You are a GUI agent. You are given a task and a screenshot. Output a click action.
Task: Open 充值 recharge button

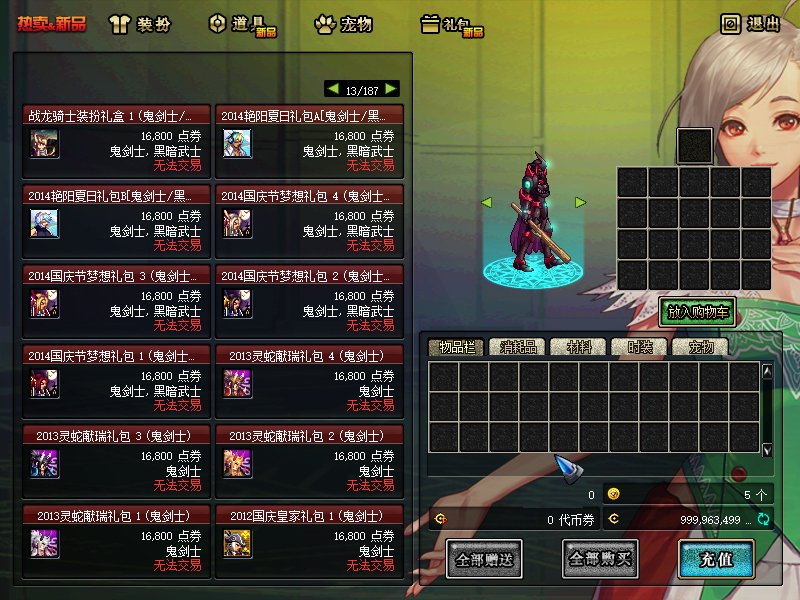[715, 559]
